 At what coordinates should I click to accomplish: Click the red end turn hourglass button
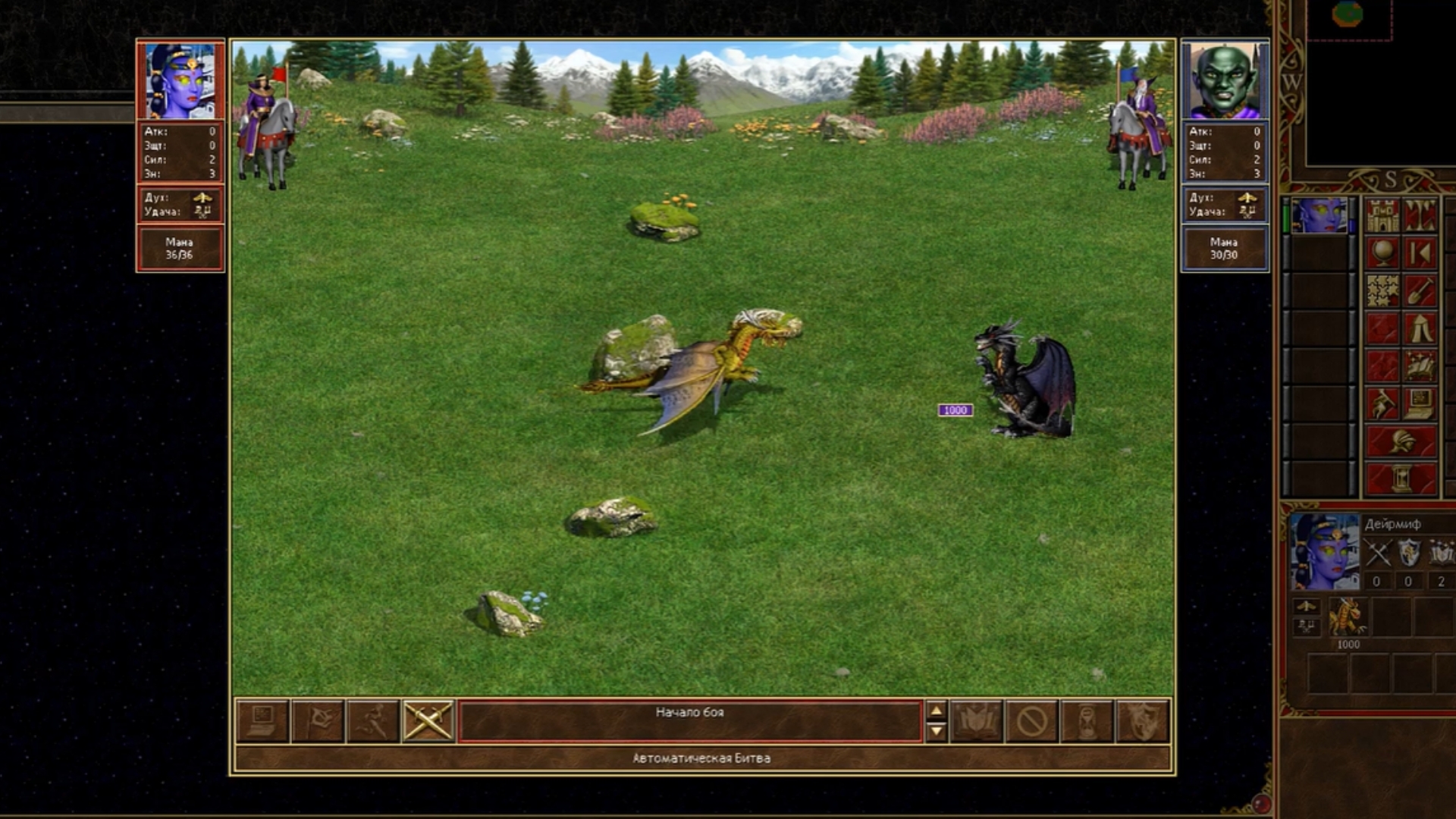pos(1401,479)
